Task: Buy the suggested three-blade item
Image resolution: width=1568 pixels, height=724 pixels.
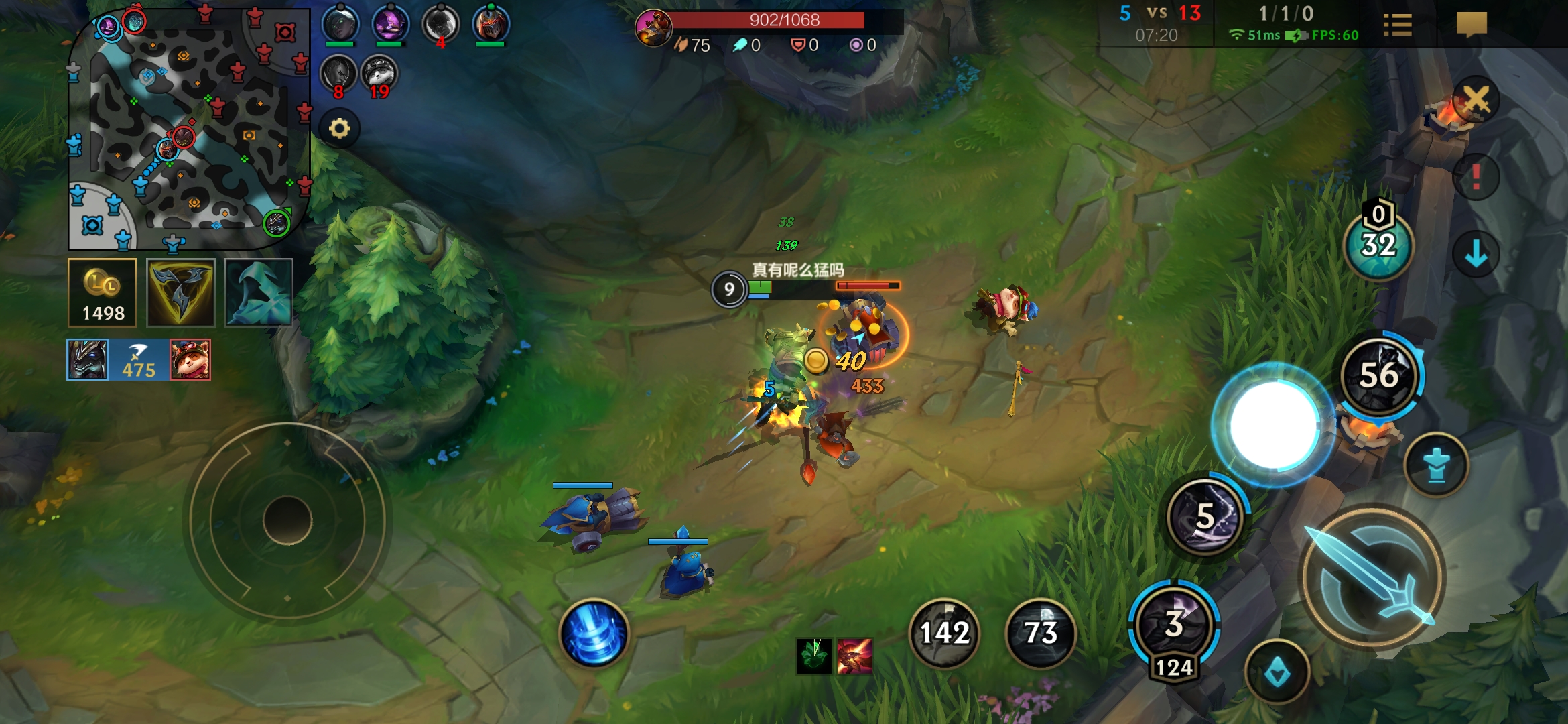Action: 181,293
